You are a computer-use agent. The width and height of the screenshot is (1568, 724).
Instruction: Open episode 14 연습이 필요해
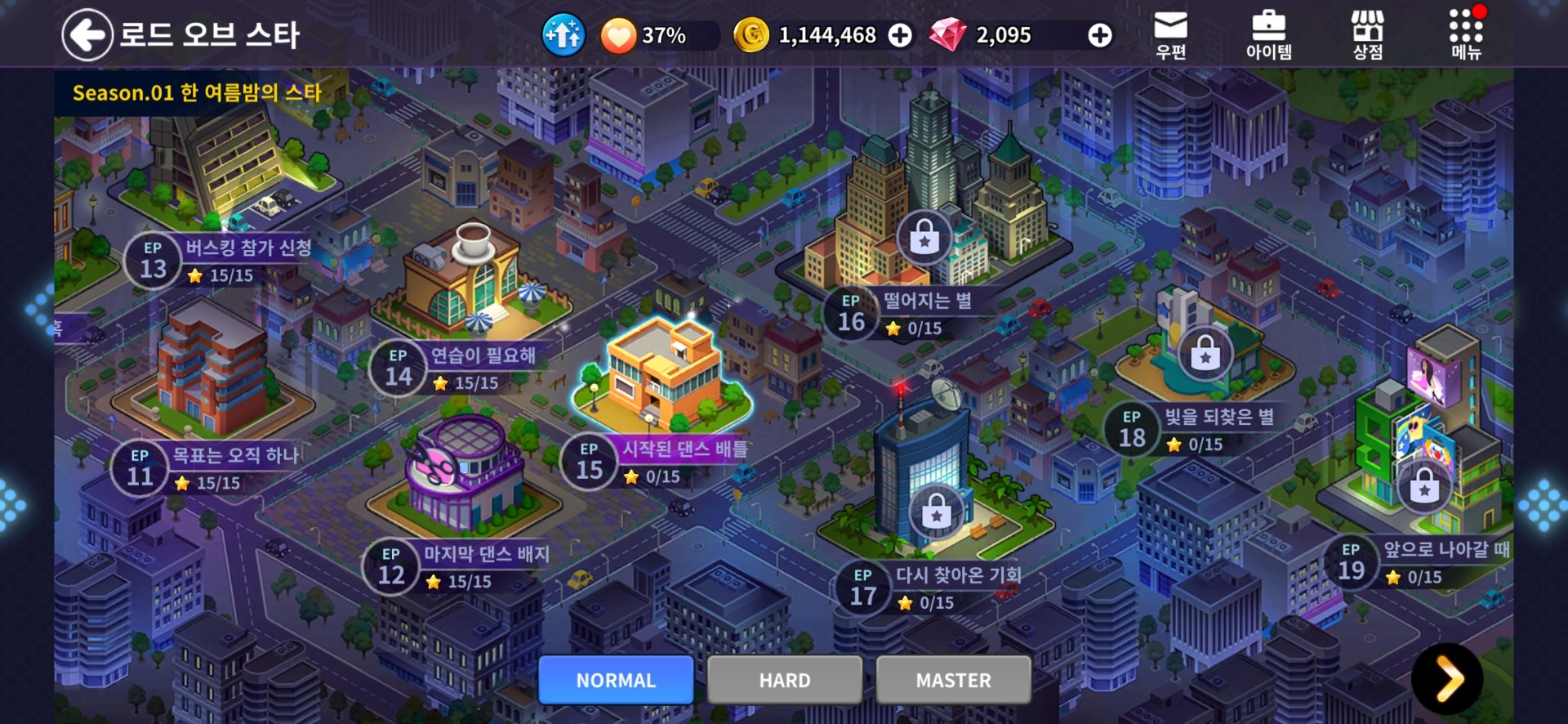pos(457,368)
